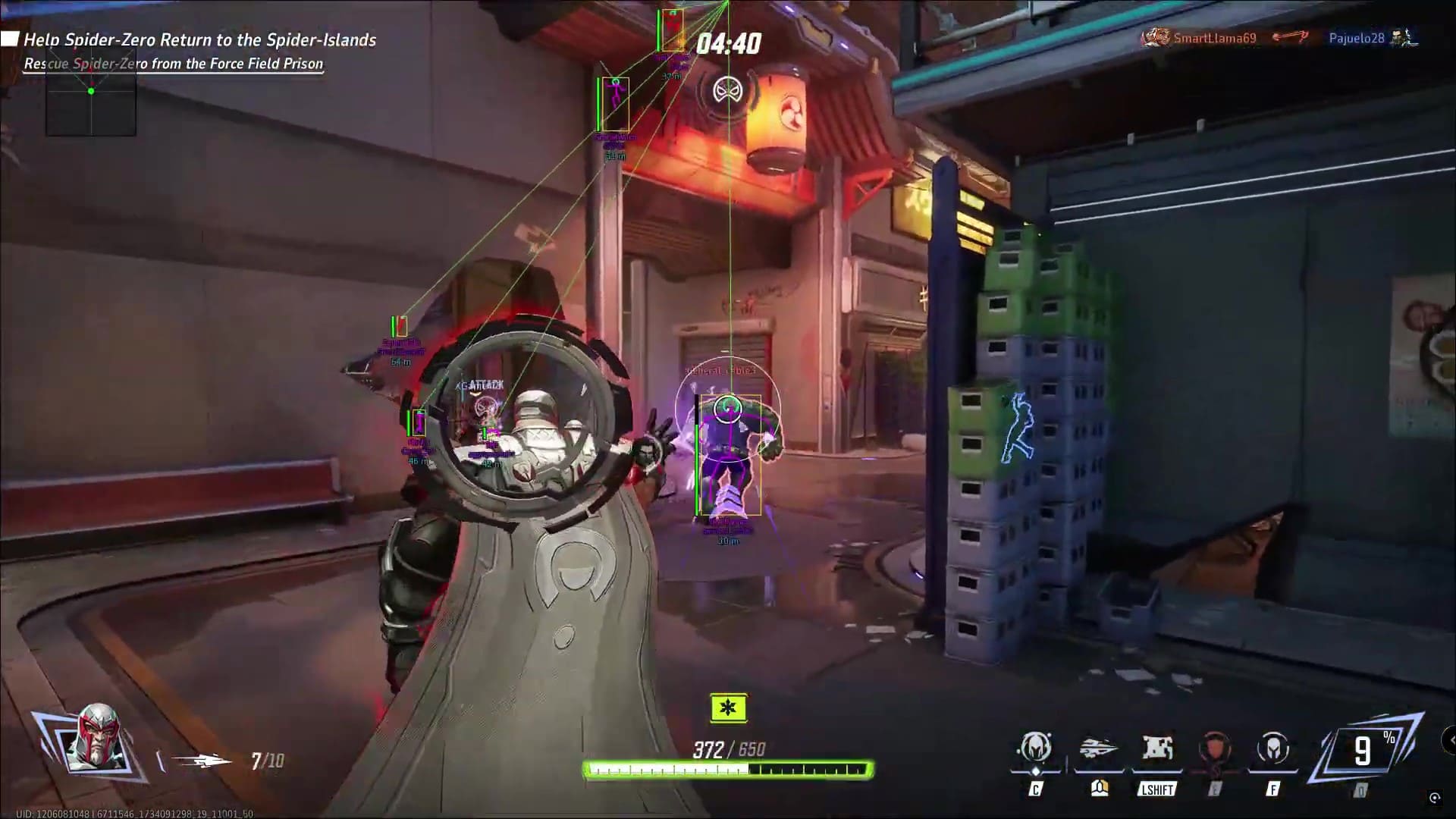Select Pajuelo28 in the kill feed

tap(1356, 38)
